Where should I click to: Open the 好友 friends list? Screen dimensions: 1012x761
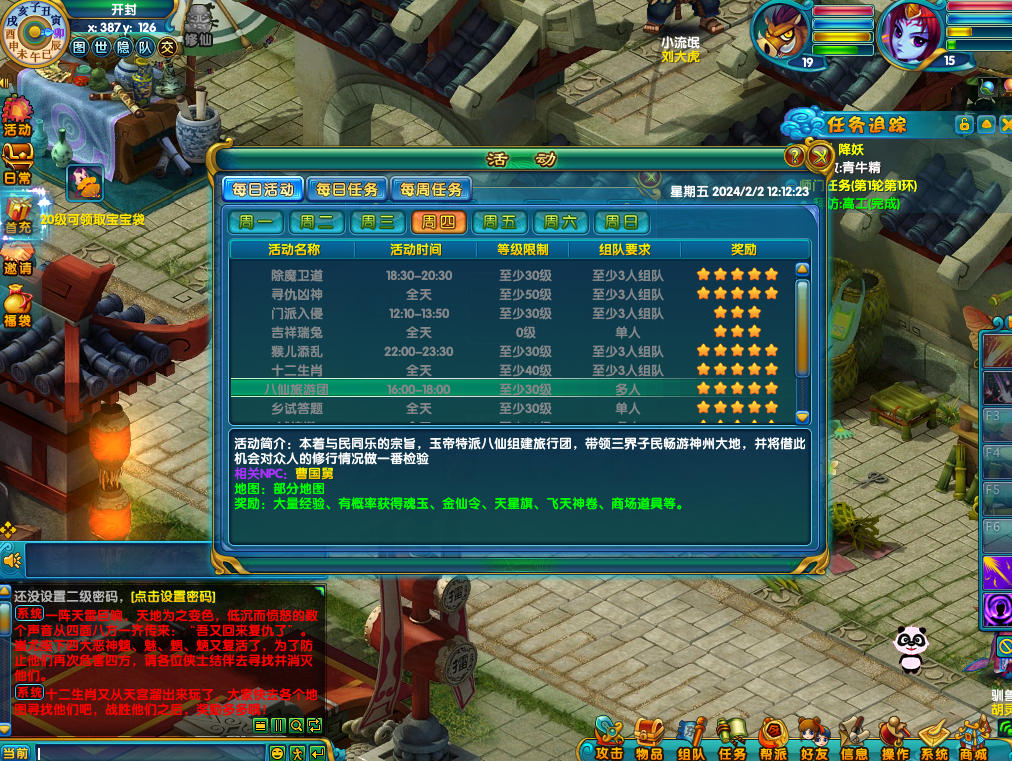pyautogui.click(x=813, y=739)
